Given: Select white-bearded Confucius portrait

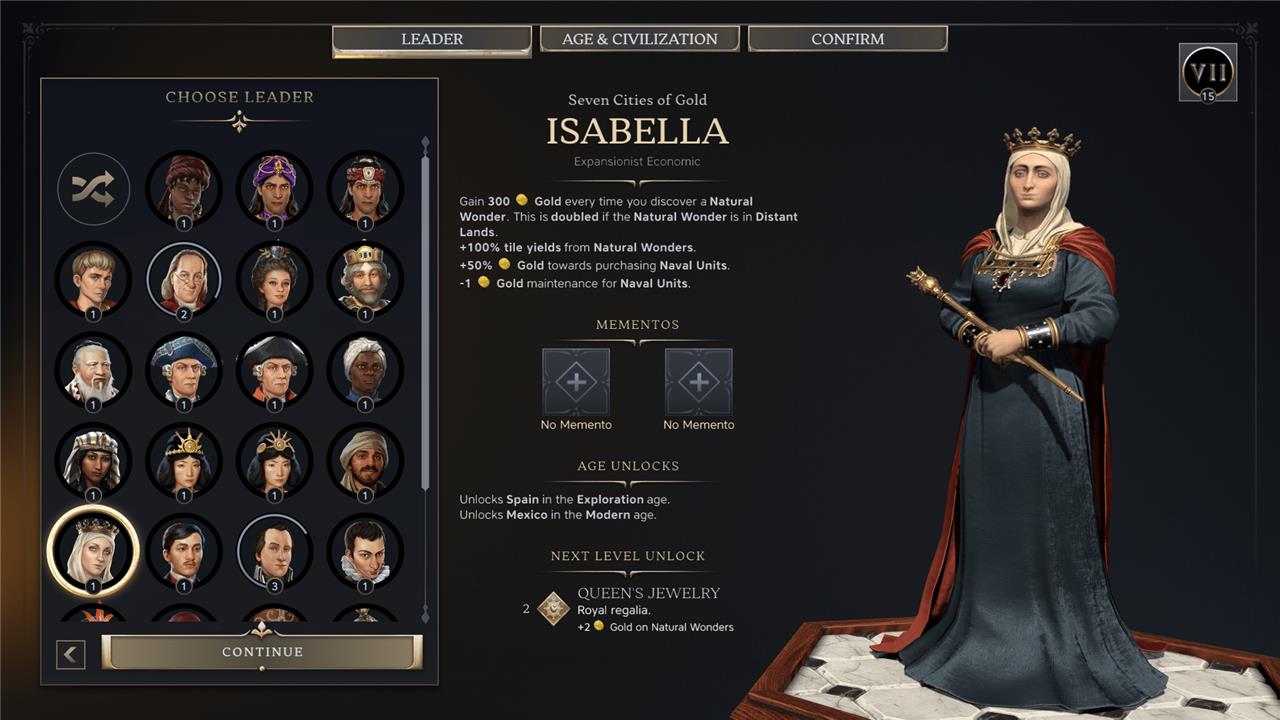Looking at the screenshot, I should (x=93, y=369).
